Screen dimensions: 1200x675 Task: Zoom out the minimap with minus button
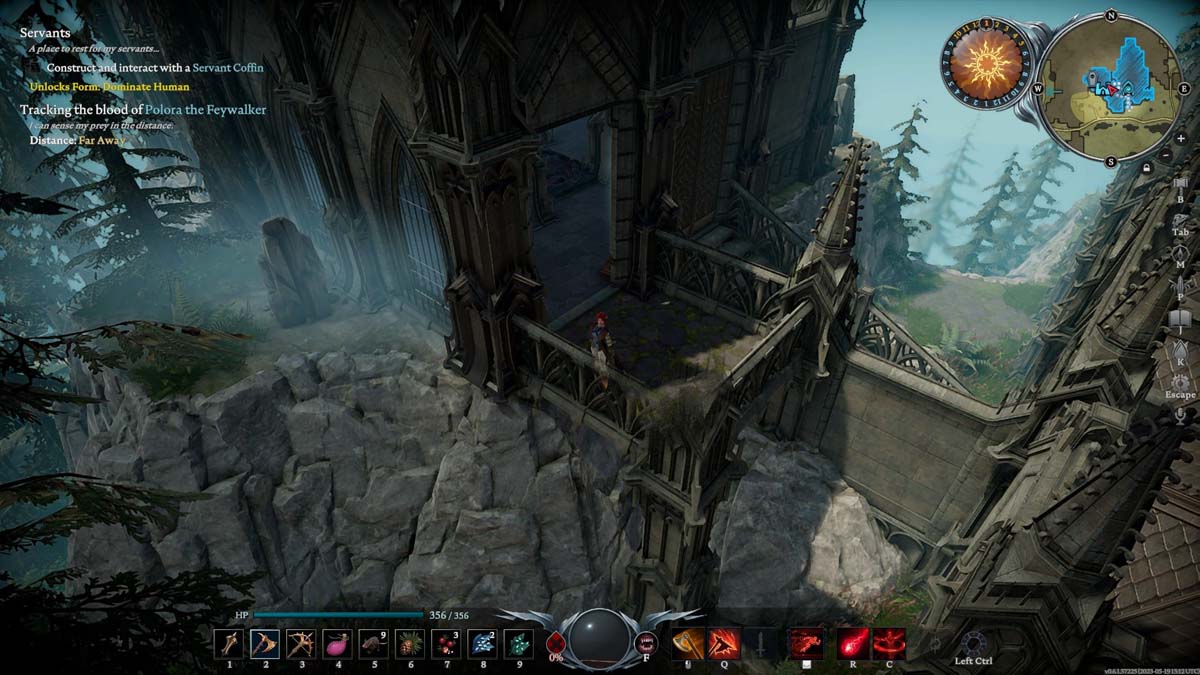(x=1166, y=156)
